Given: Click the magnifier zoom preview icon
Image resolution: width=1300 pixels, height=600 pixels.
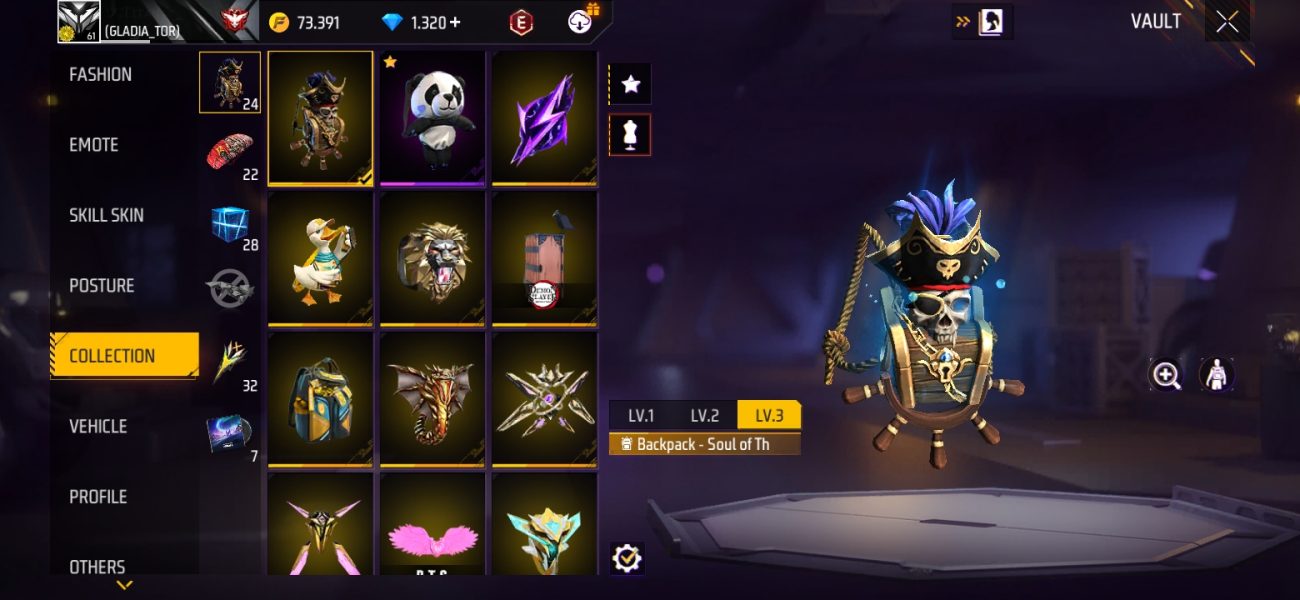Looking at the screenshot, I should [x=1166, y=375].
